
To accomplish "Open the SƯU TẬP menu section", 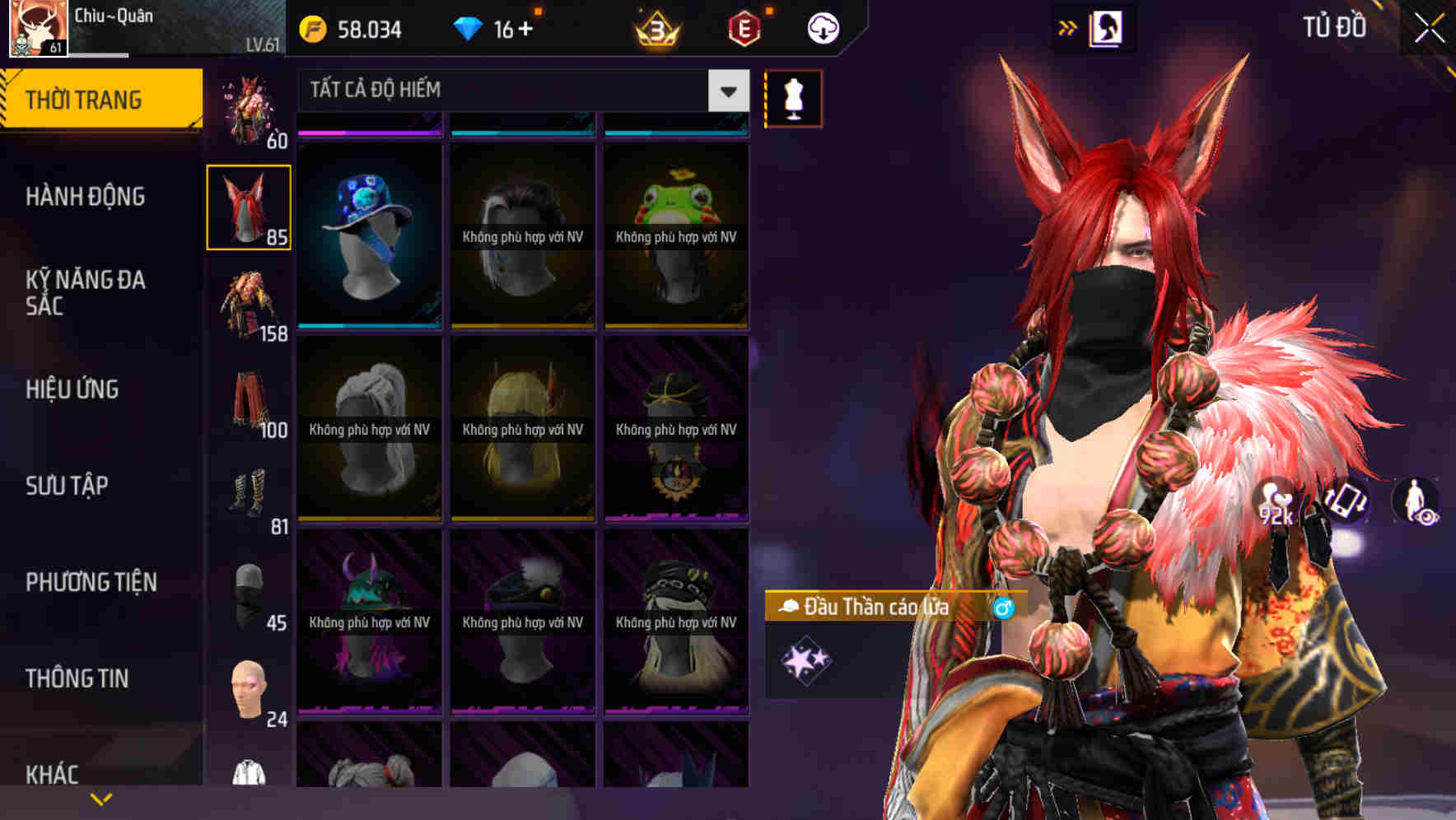I will click(68, 487).
